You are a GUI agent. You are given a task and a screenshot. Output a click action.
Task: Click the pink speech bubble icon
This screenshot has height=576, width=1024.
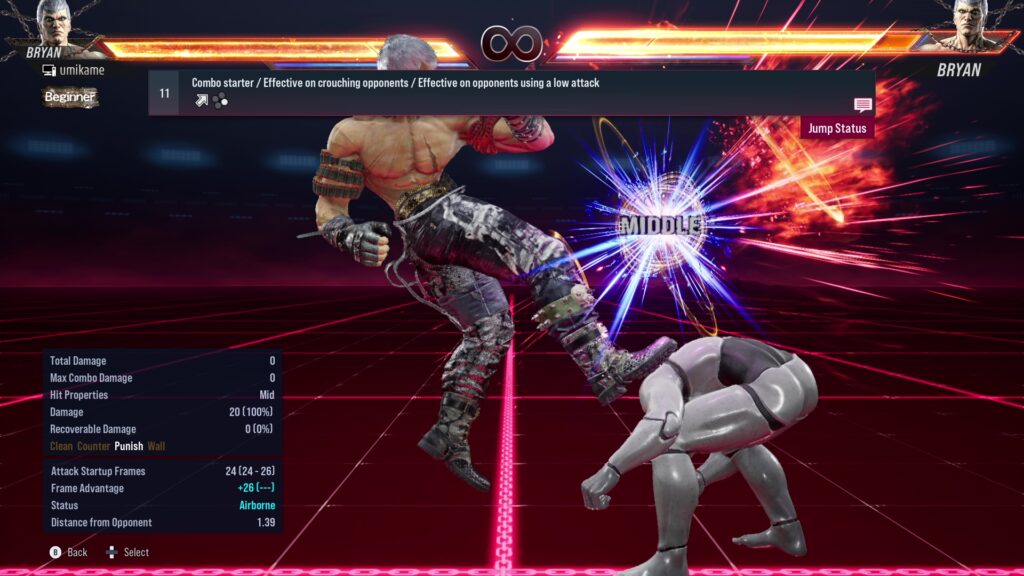coord(862,105)
